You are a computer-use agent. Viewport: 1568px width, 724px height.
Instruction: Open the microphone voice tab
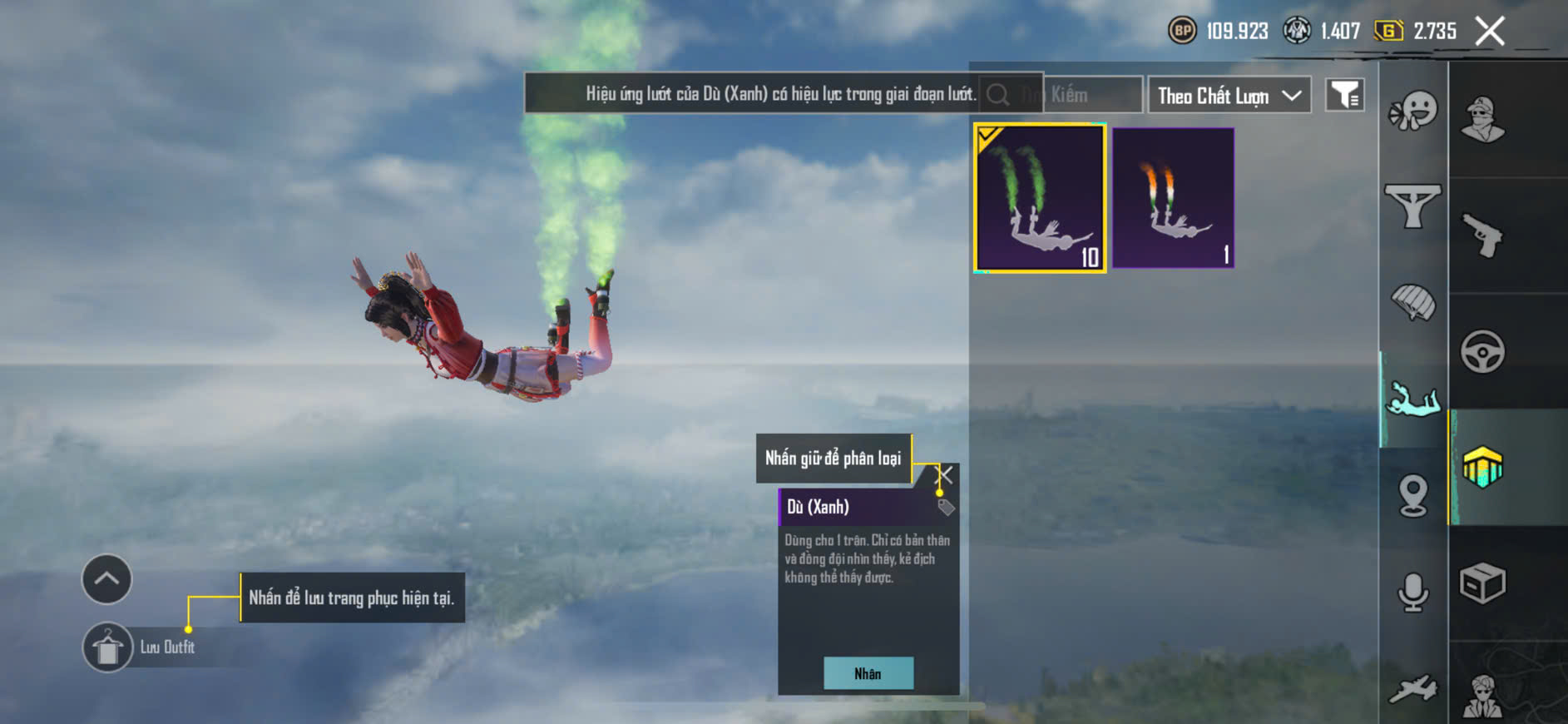pos(1412,593)
